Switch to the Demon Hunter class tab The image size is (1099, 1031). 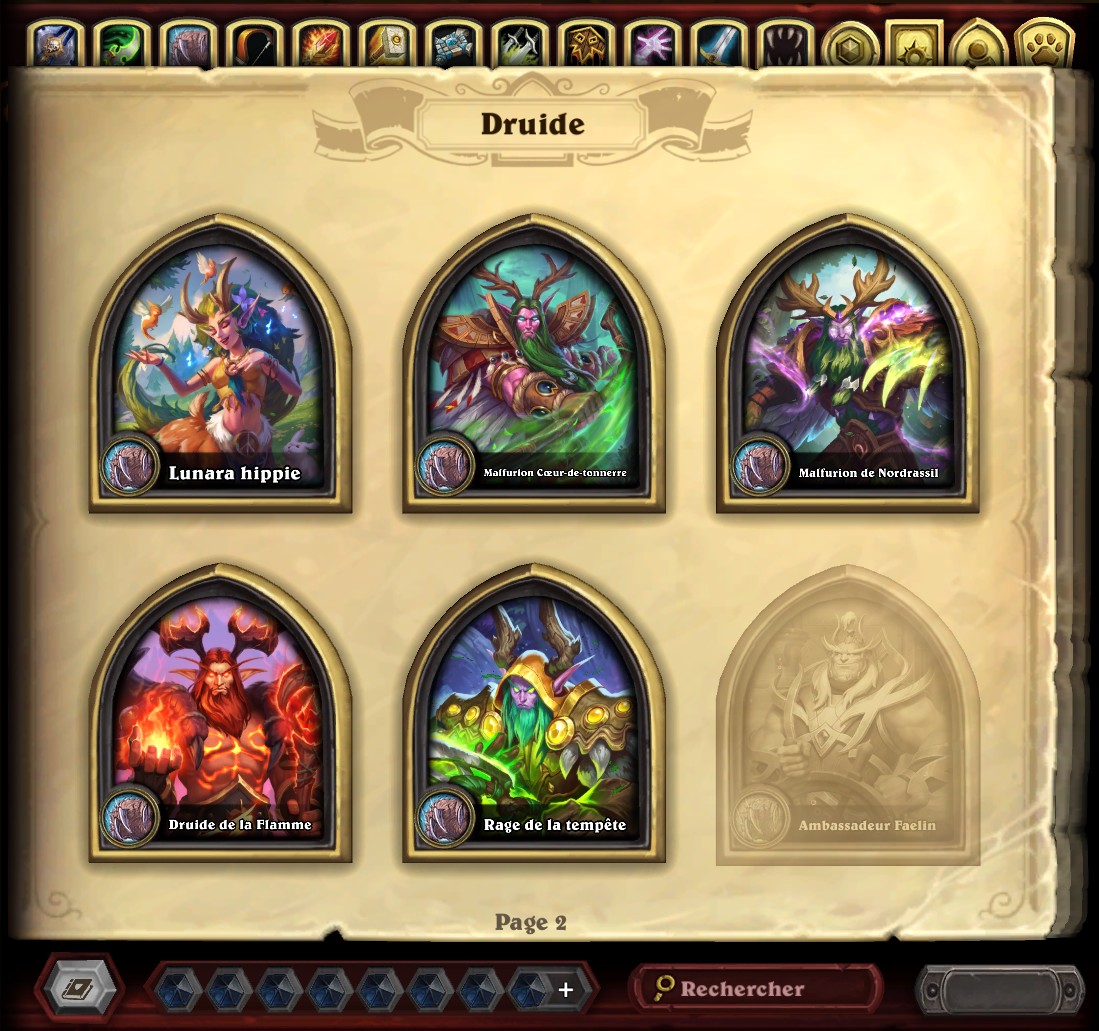click(123, 45)
